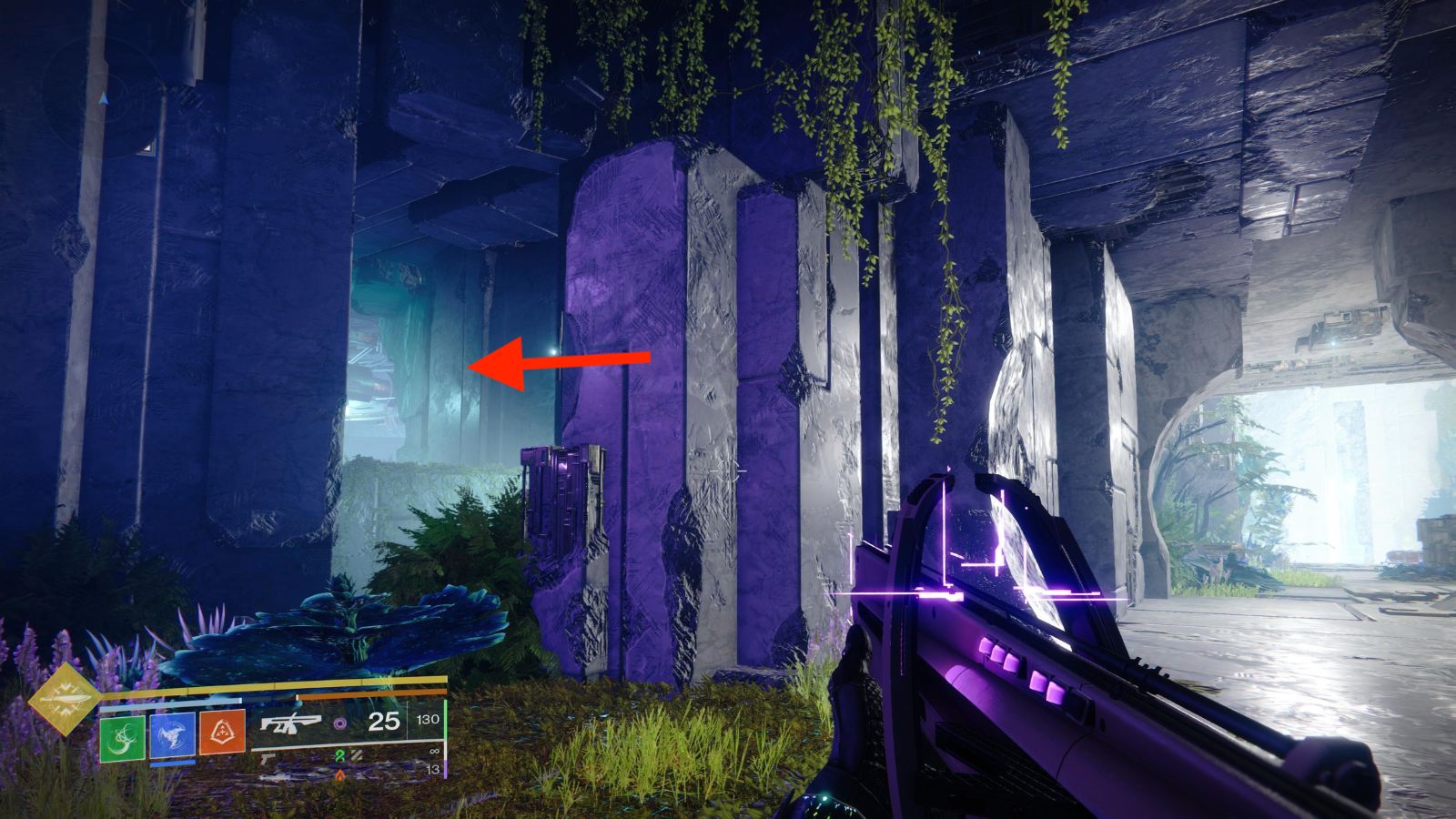The image size is (1456, 819).
Task: Click the small sidearm icon under the weapon display
Action: [267, 757]
